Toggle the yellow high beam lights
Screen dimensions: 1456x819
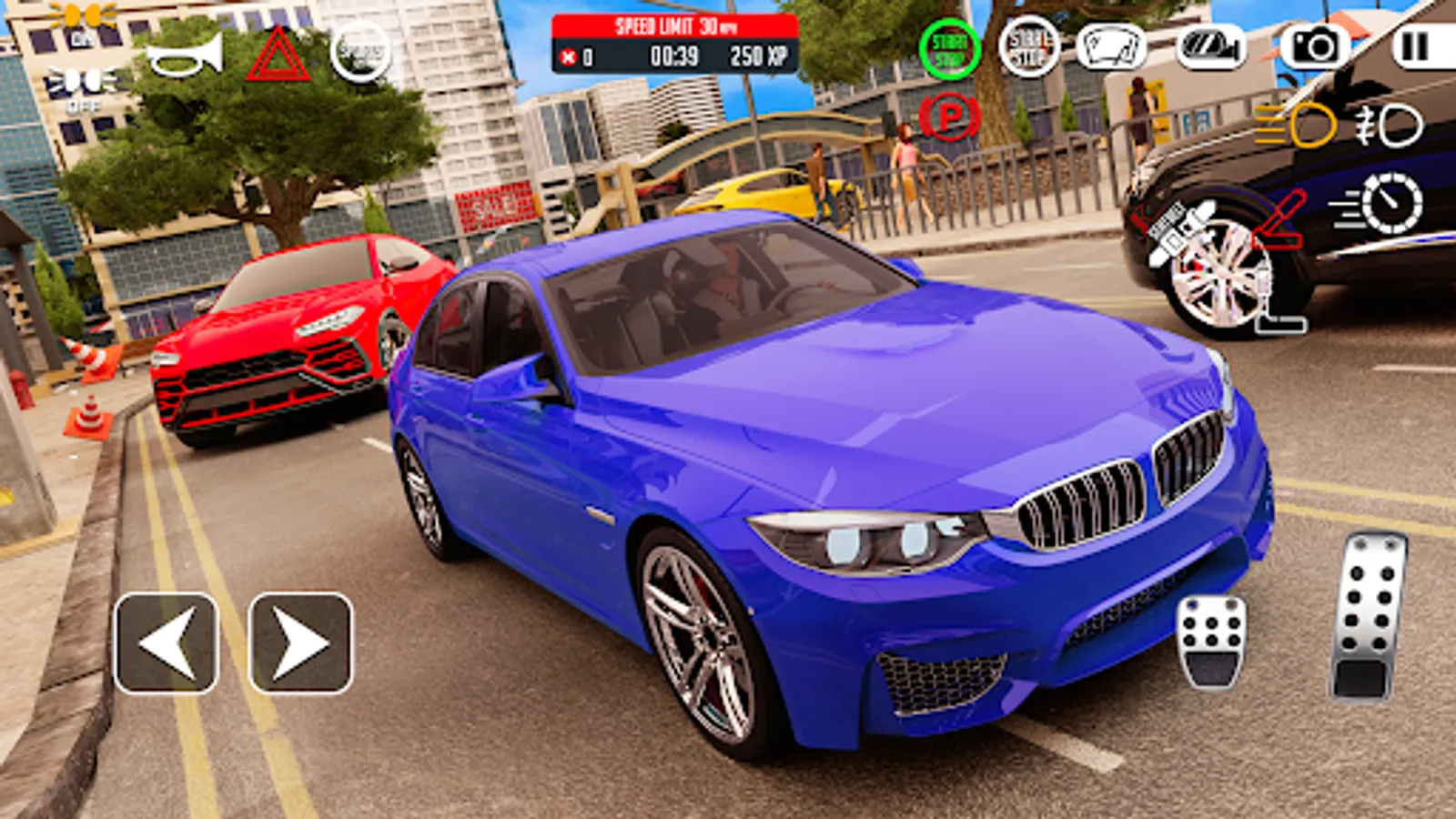click(x=1289, y=125)
